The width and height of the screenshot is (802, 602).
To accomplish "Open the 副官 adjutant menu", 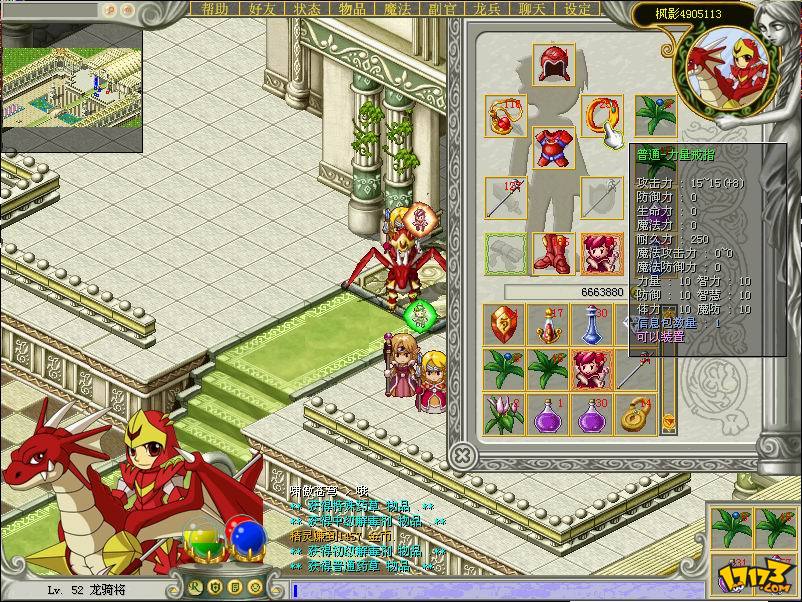I will click(x=442, y=9).
